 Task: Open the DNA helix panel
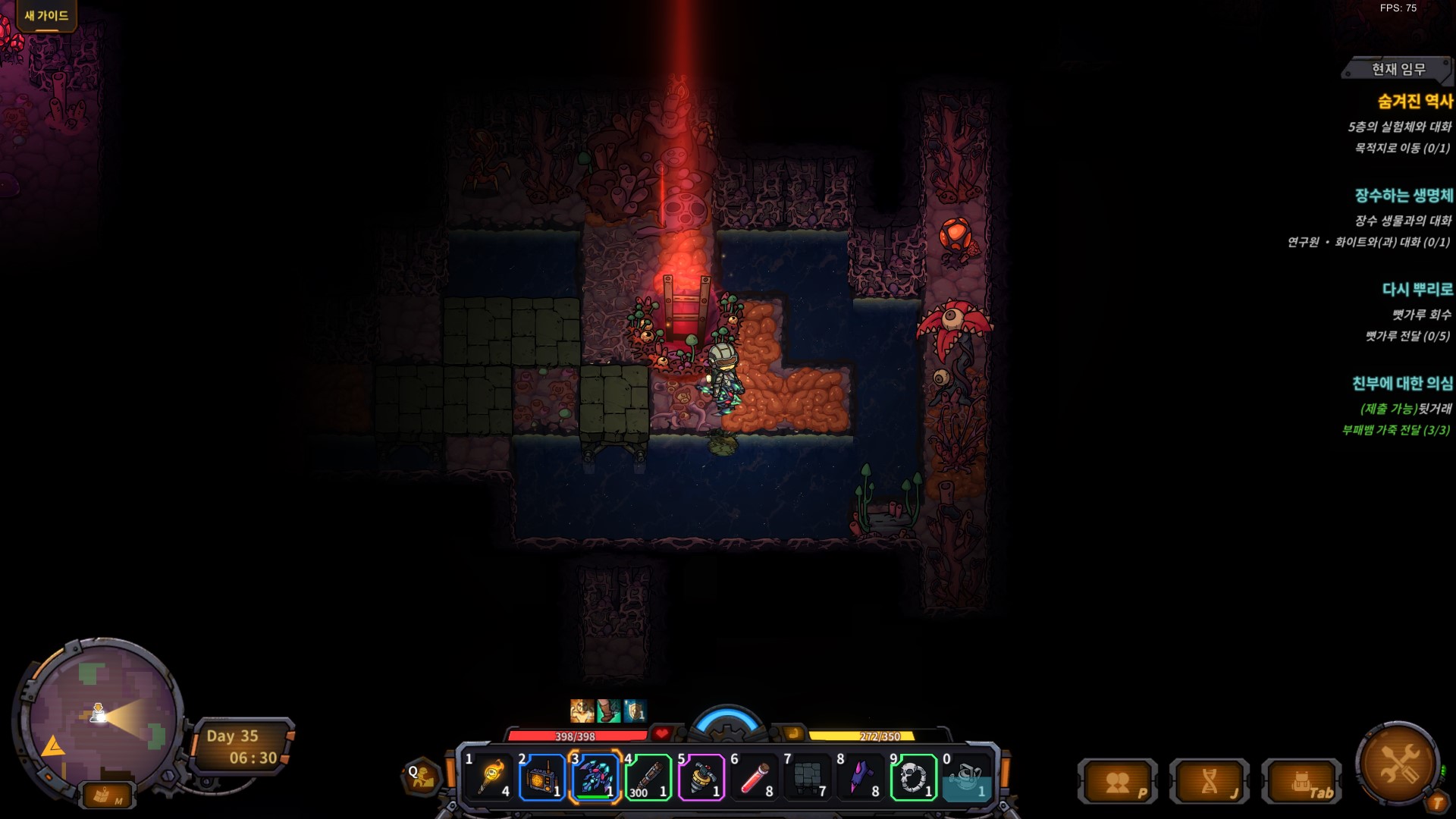click(x=1210, y=782)
